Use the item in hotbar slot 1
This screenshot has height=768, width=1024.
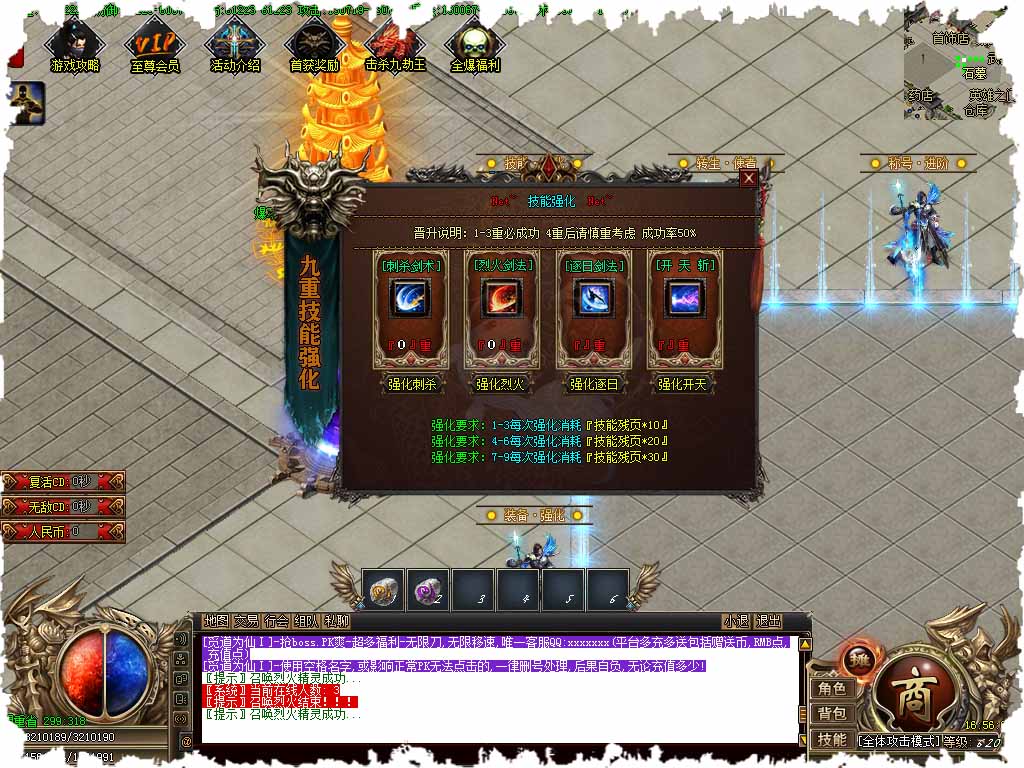tap(382, 590)
